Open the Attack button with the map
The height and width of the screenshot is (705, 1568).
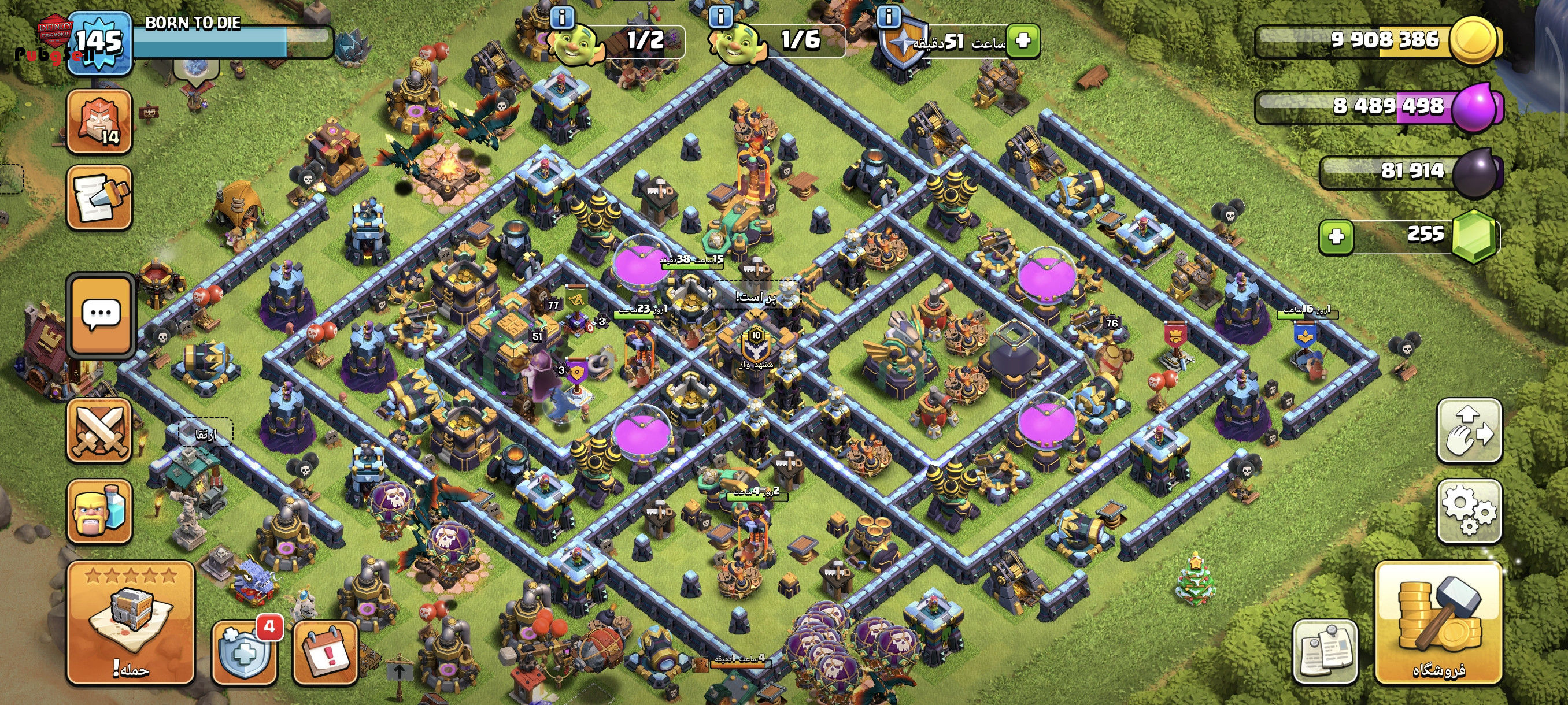point(130,622)
